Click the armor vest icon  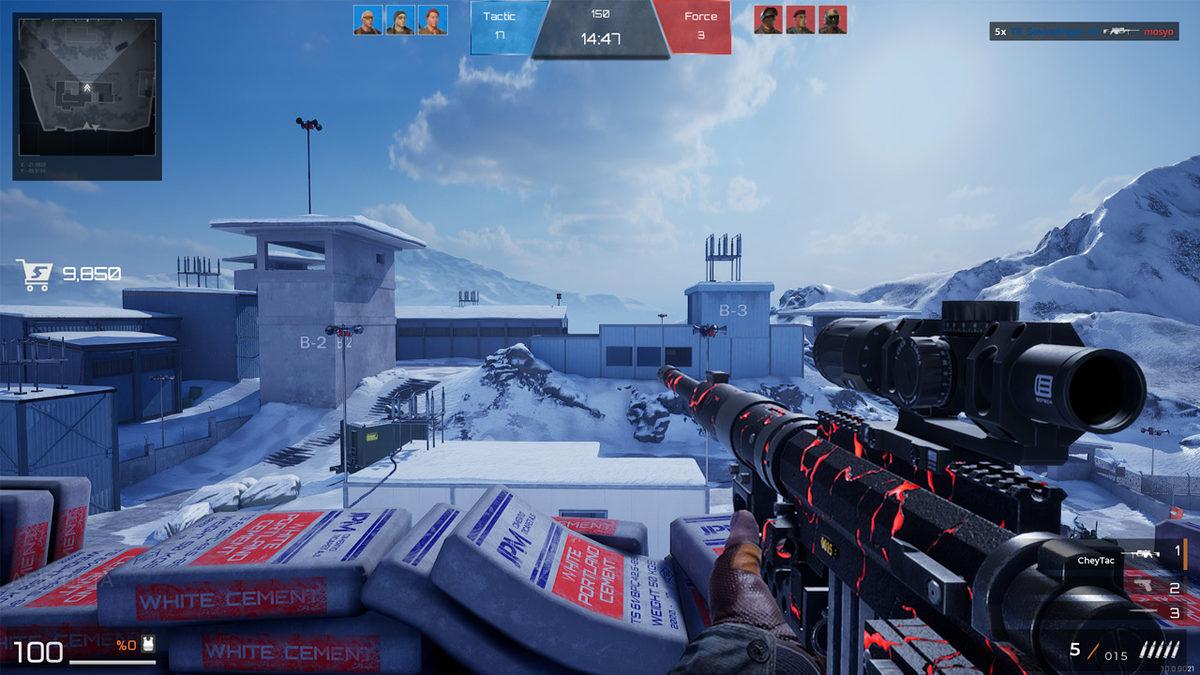coord(148,646)
